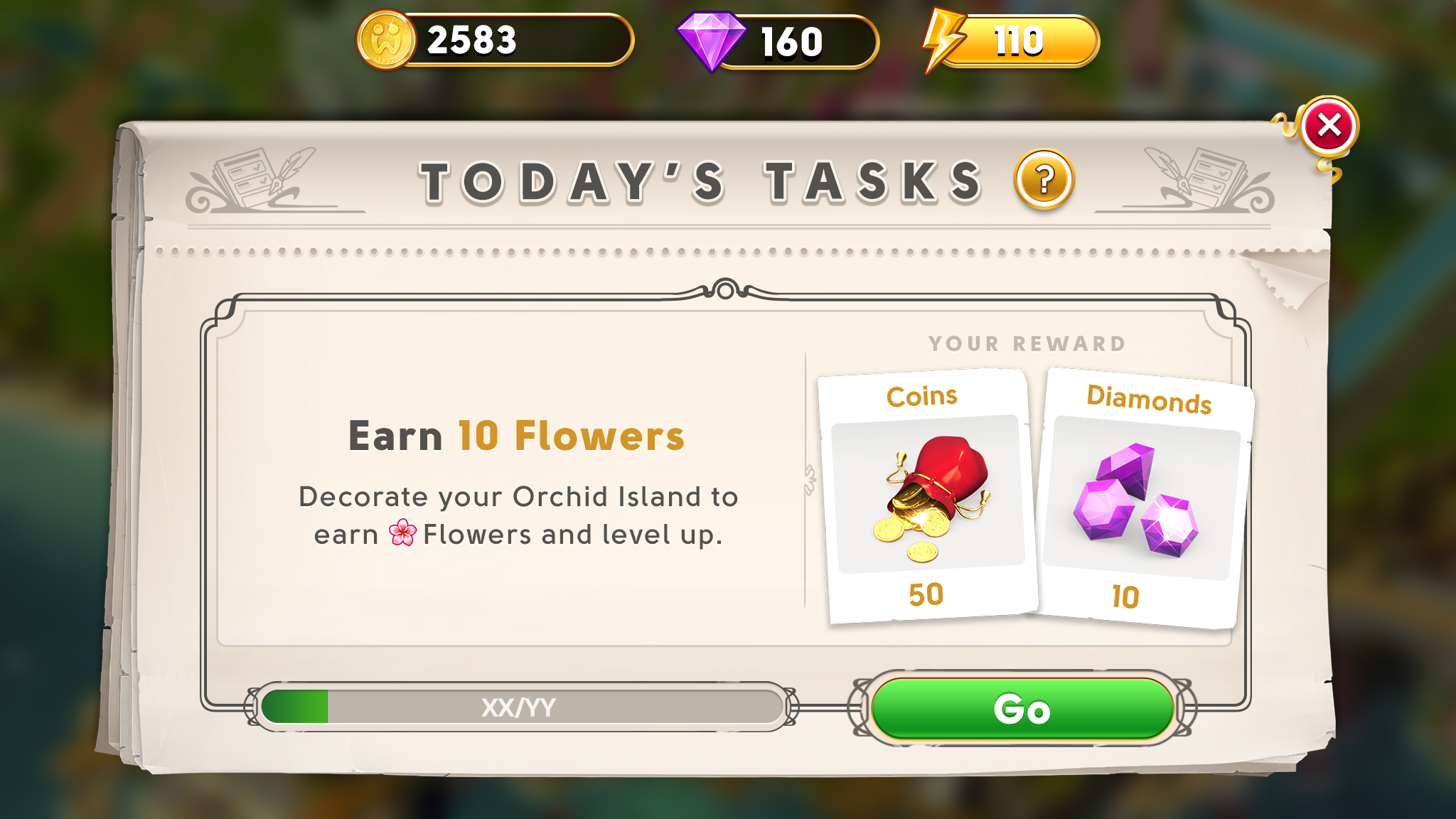Viewport: 1456px width, 819px height.
Task: Tap the purple diamond balance counter
Action: click(x=778, y=41)
